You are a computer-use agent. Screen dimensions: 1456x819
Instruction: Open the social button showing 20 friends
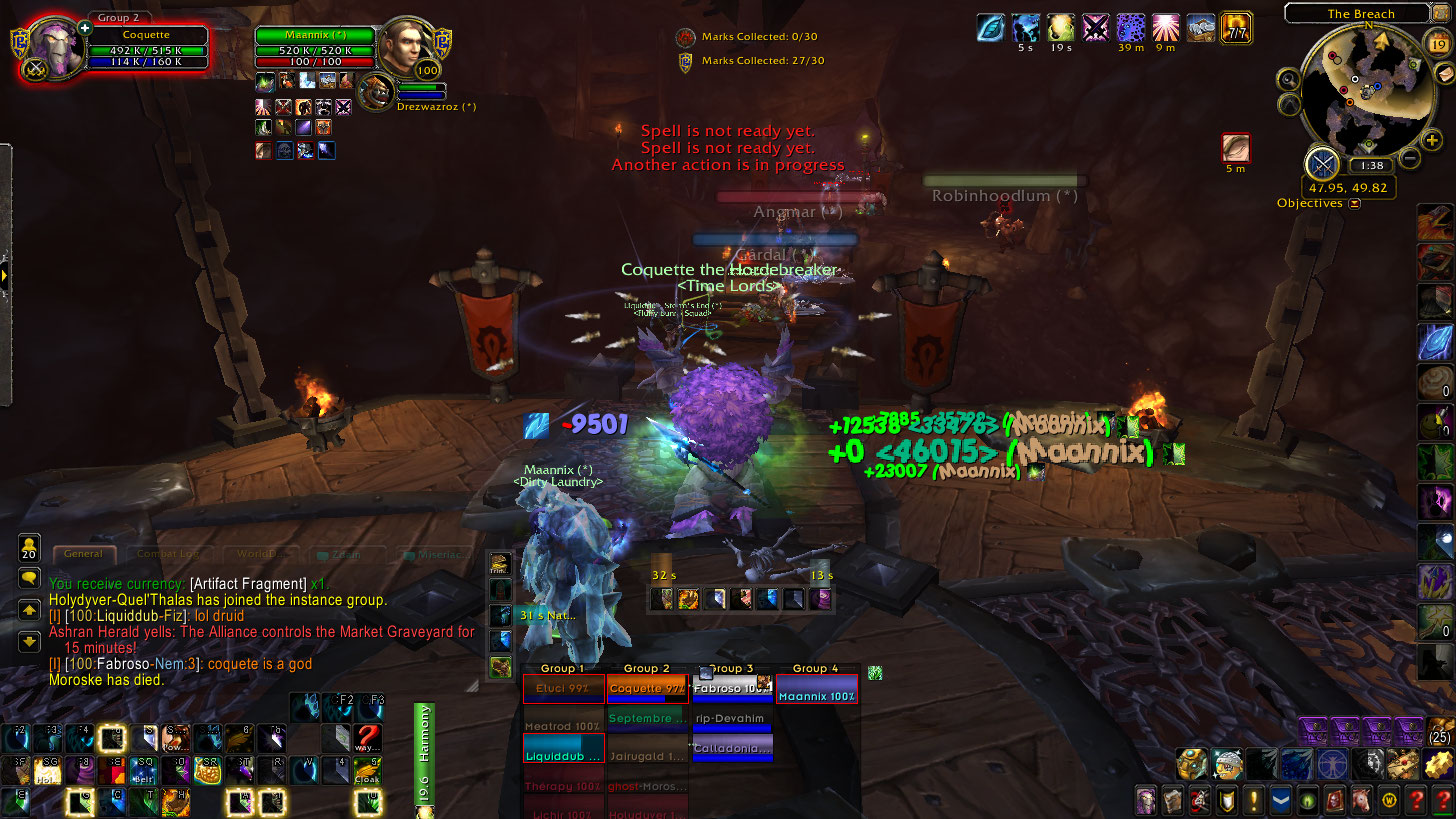(x=29, y=546)
